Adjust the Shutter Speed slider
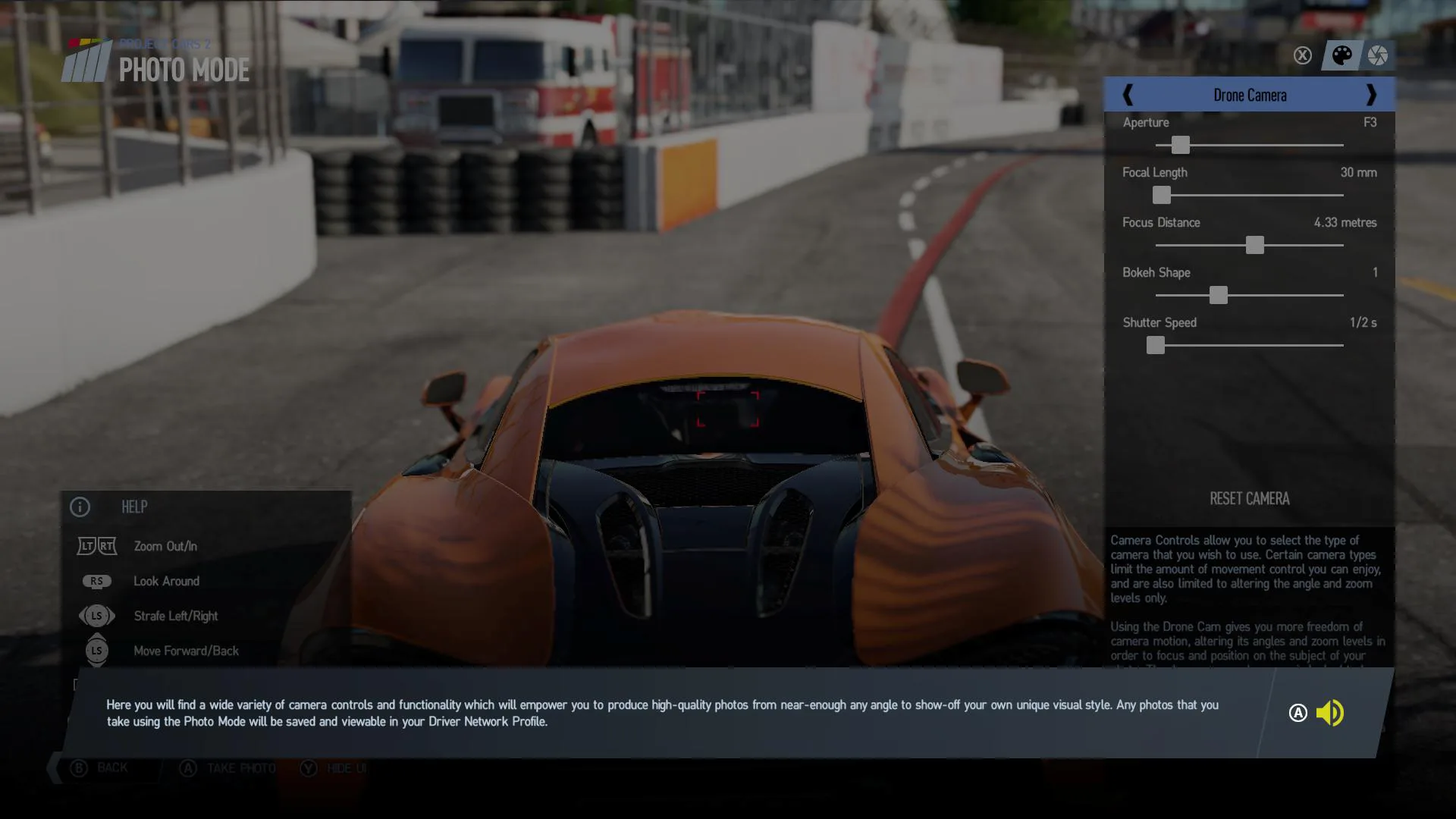 coord(1155,345)
